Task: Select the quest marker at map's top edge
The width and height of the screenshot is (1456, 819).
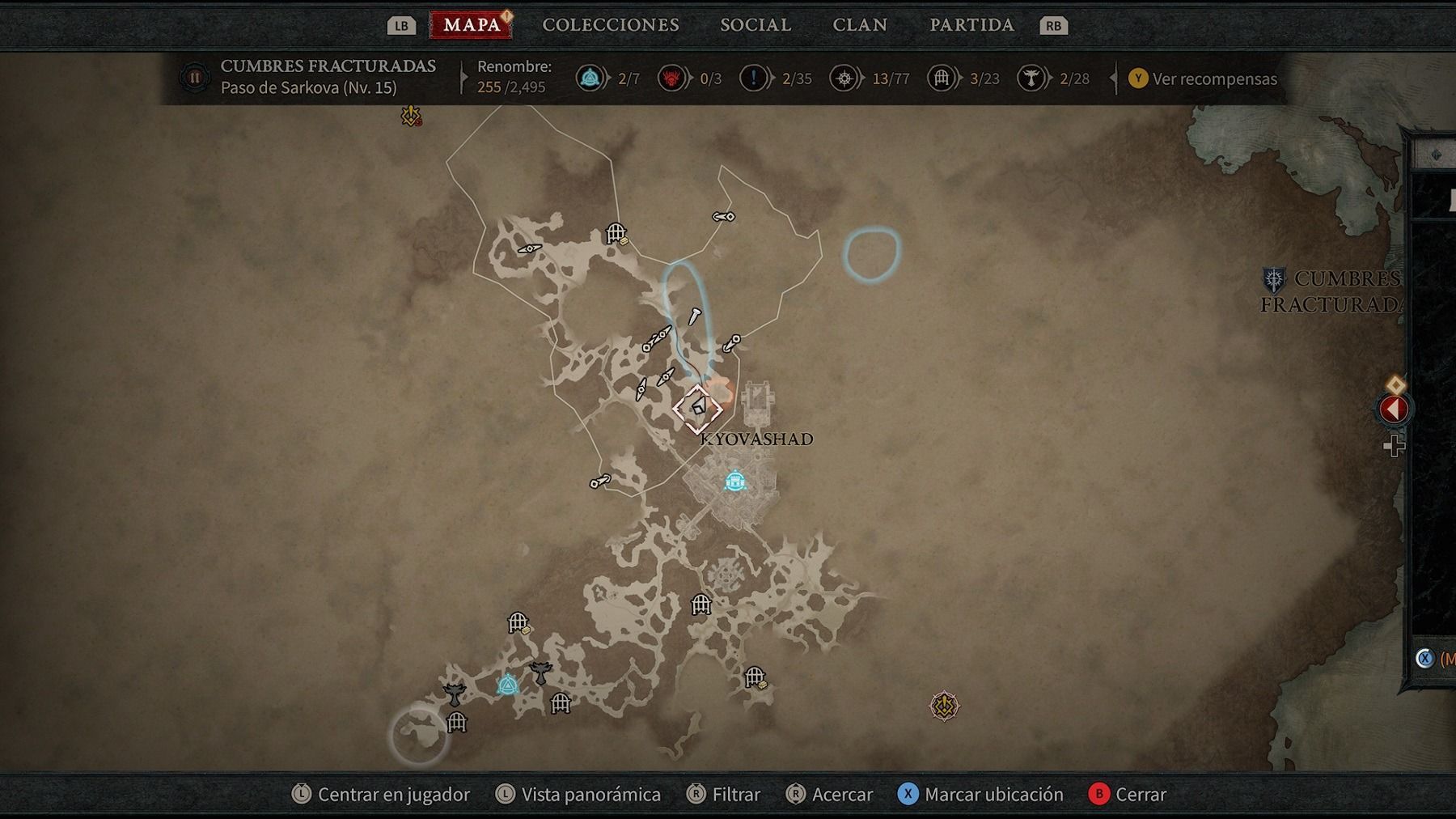Action: click(411, 117)
